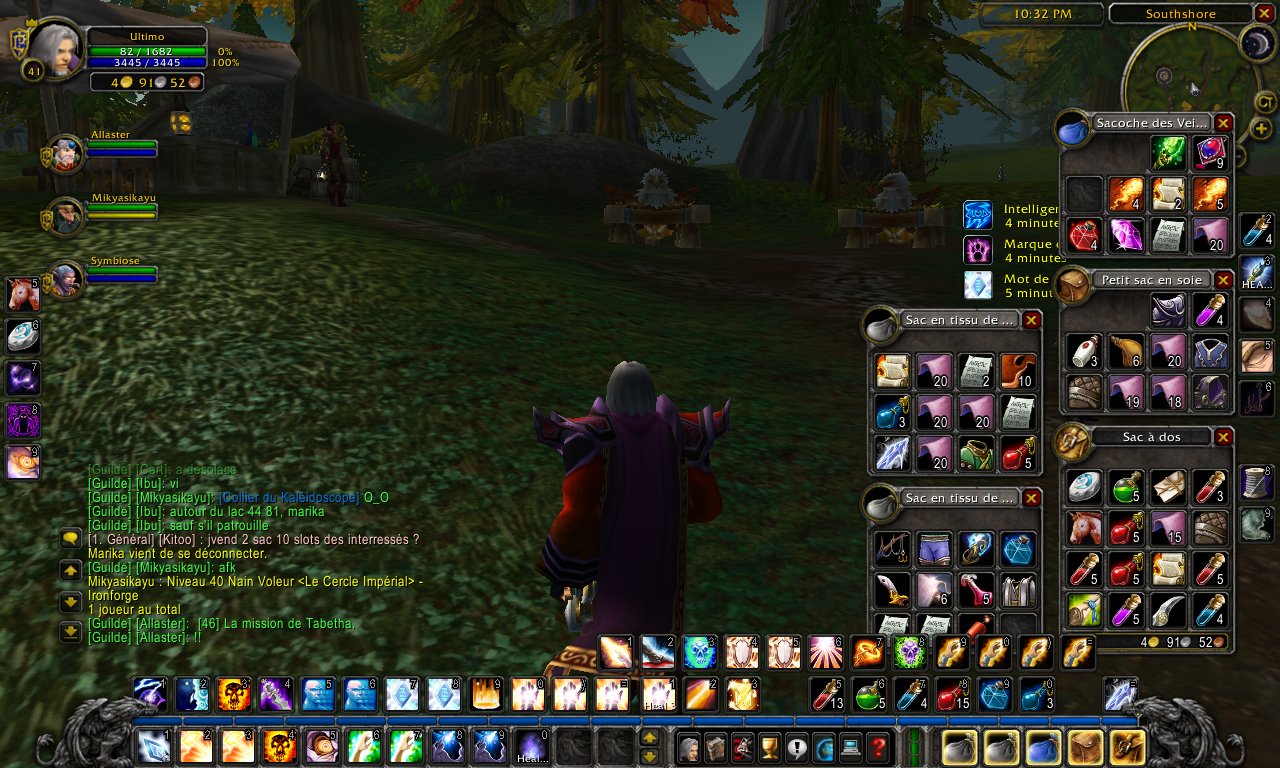Jump chat to bottom with lowest arrow button
The width and height of the screenshot is (1280, 768).
pyautogui.click(x=71, y=631)
